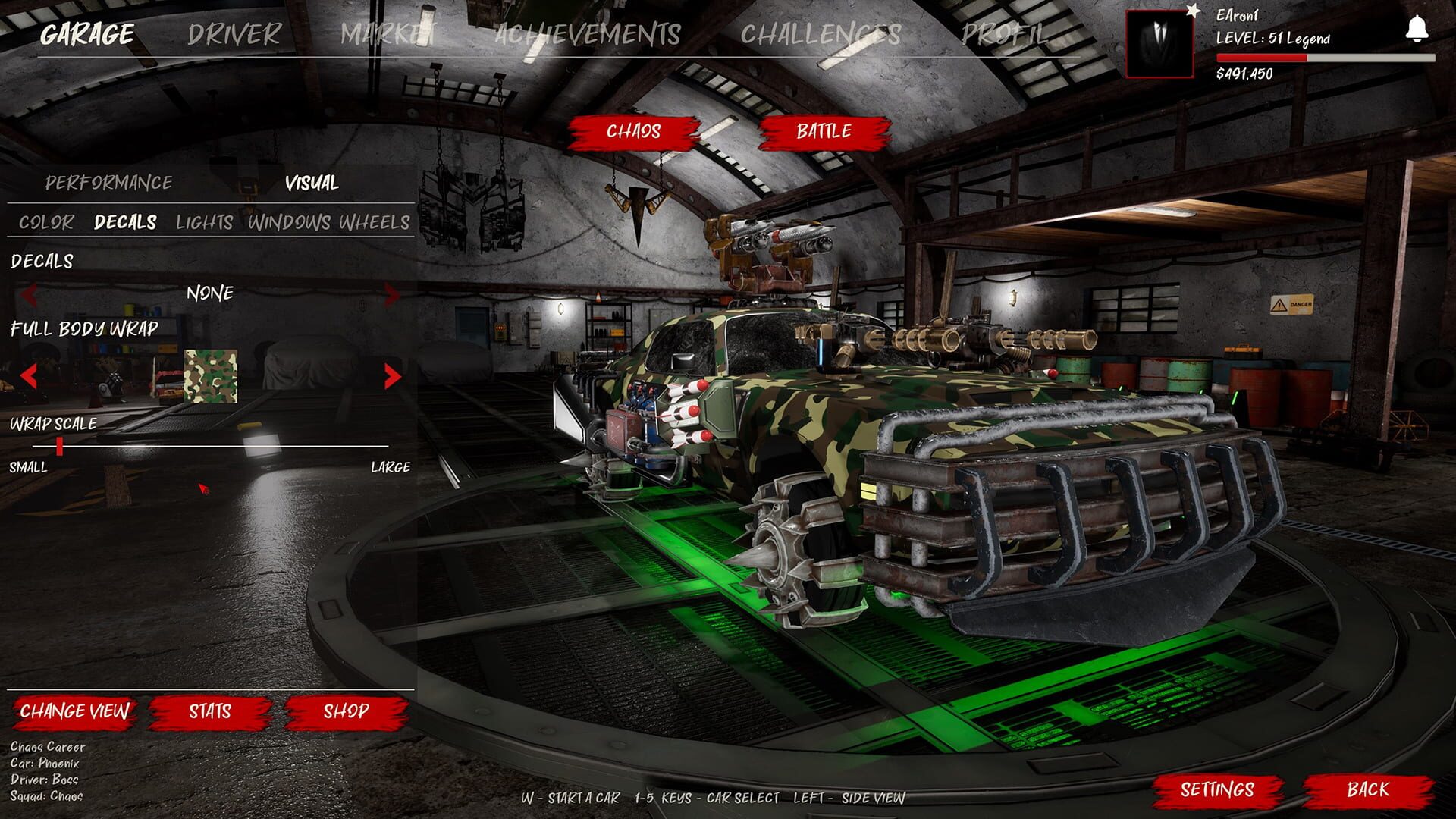
Task: Click the Change View button
Action: [74, 711]
